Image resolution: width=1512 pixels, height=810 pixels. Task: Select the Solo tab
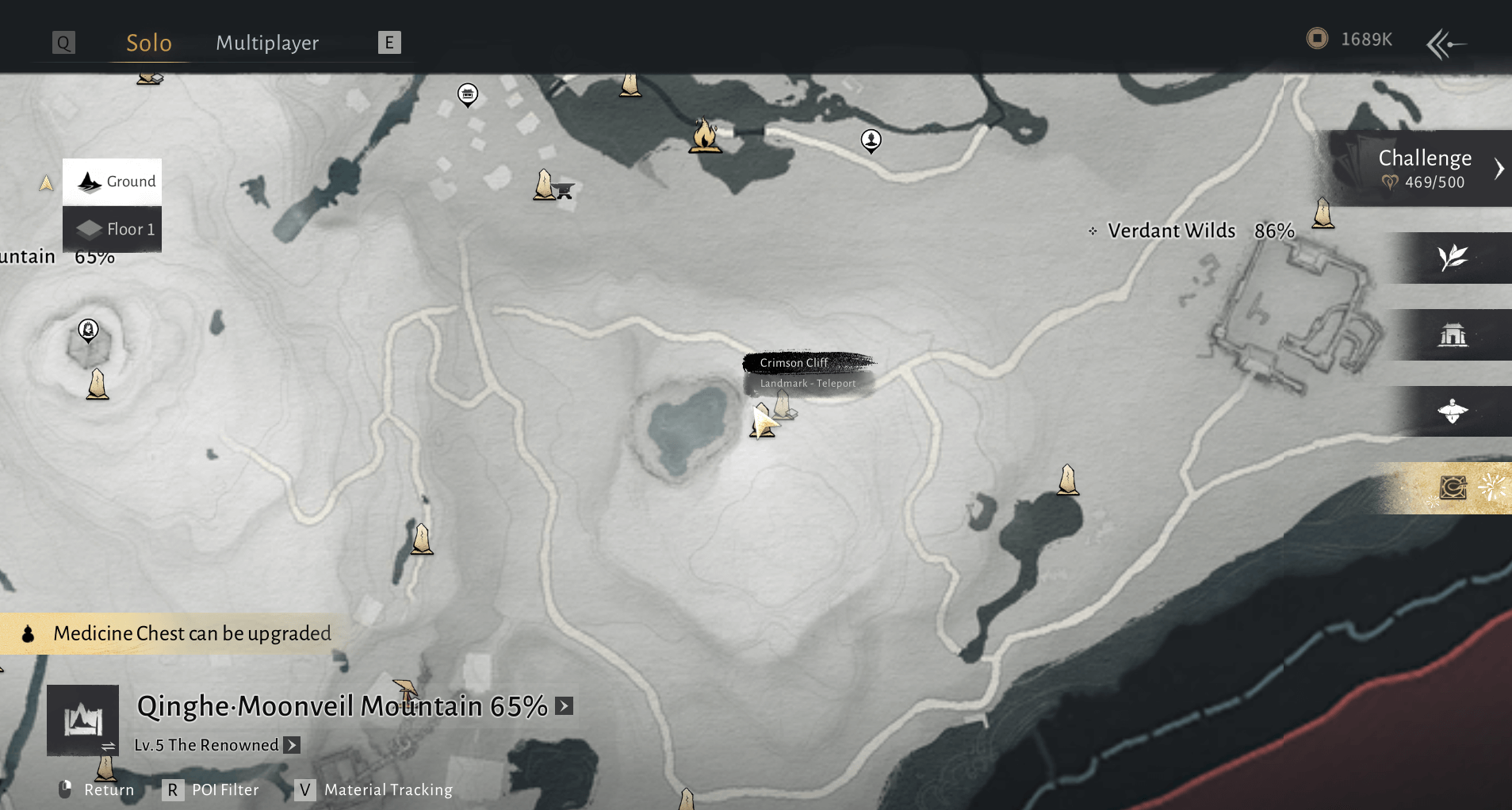pyautogui.click(x=149, y=43)
